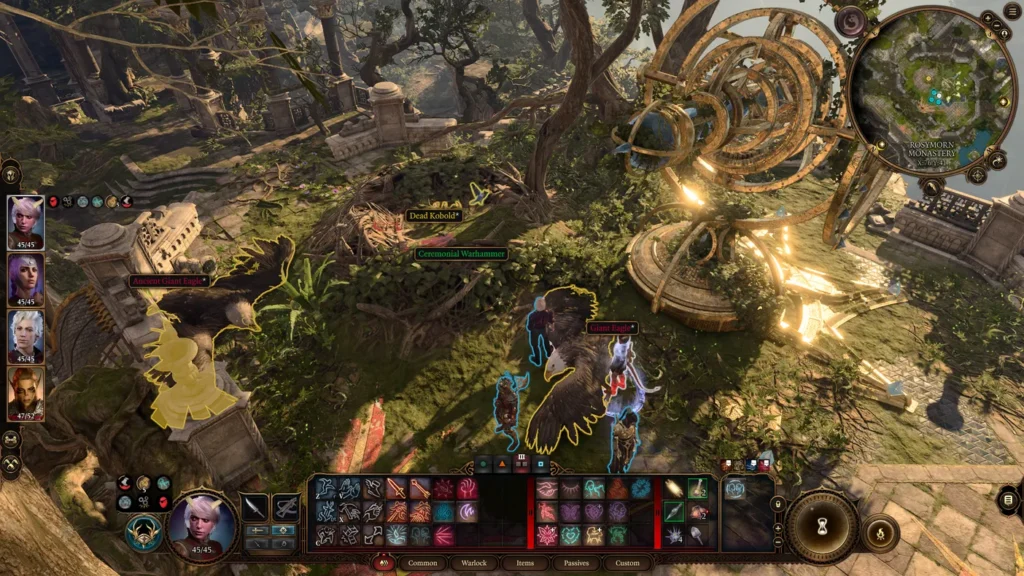Open the round purple button beside minimap
The width and height of the screenshot is (1024, 576).
[852, 21]
